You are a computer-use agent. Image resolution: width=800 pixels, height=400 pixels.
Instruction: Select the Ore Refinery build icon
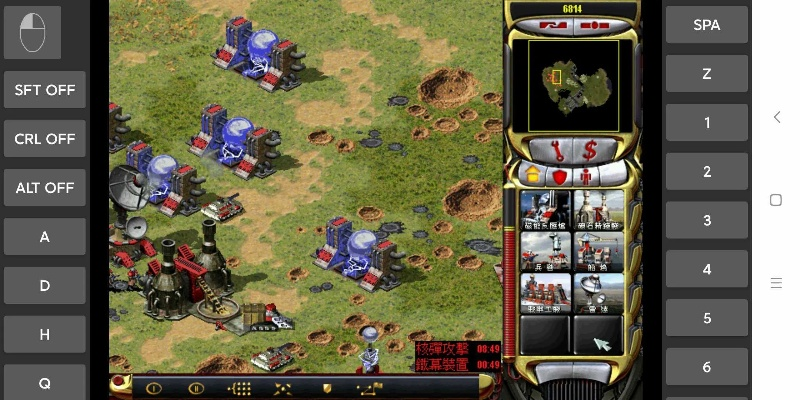tap(598, 210)
